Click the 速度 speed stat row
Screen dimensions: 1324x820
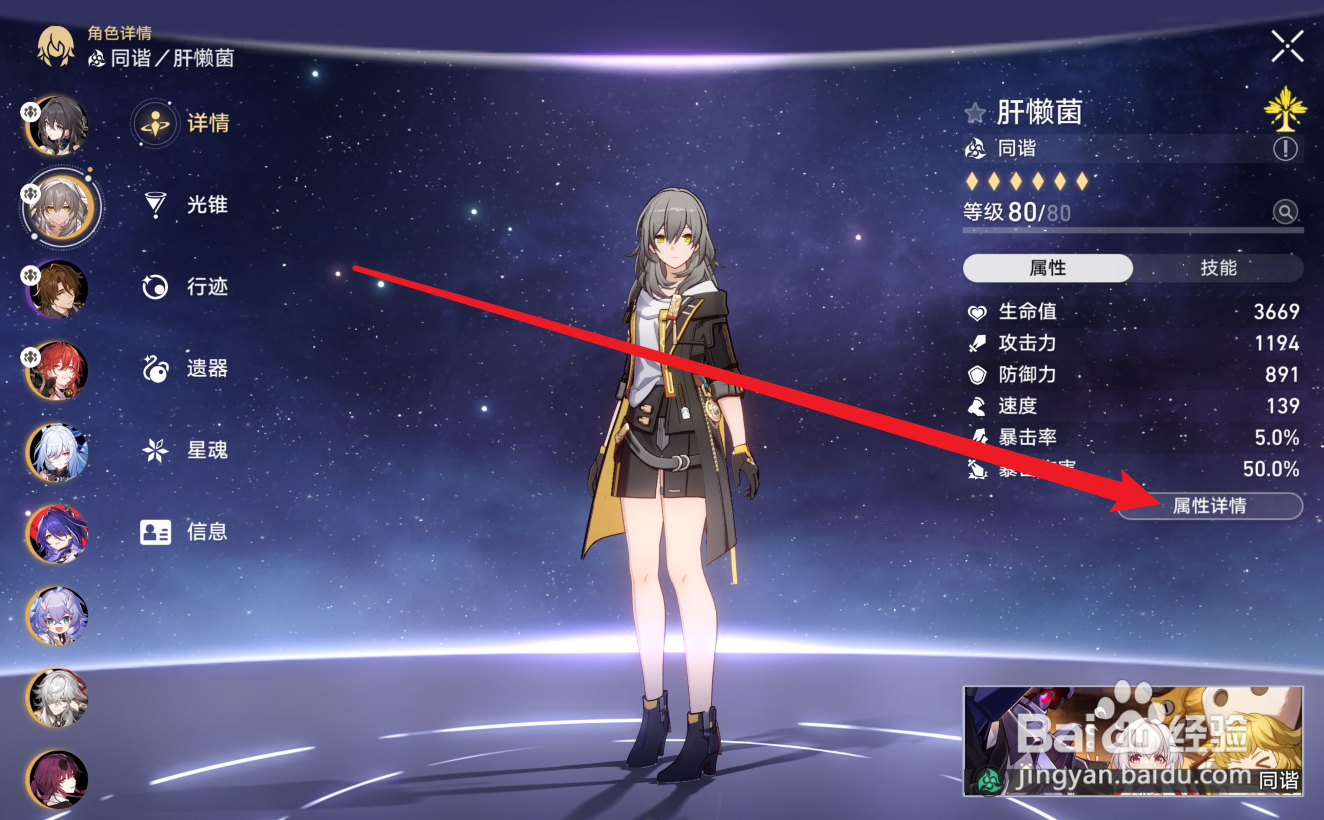(x=1130, y=407)
